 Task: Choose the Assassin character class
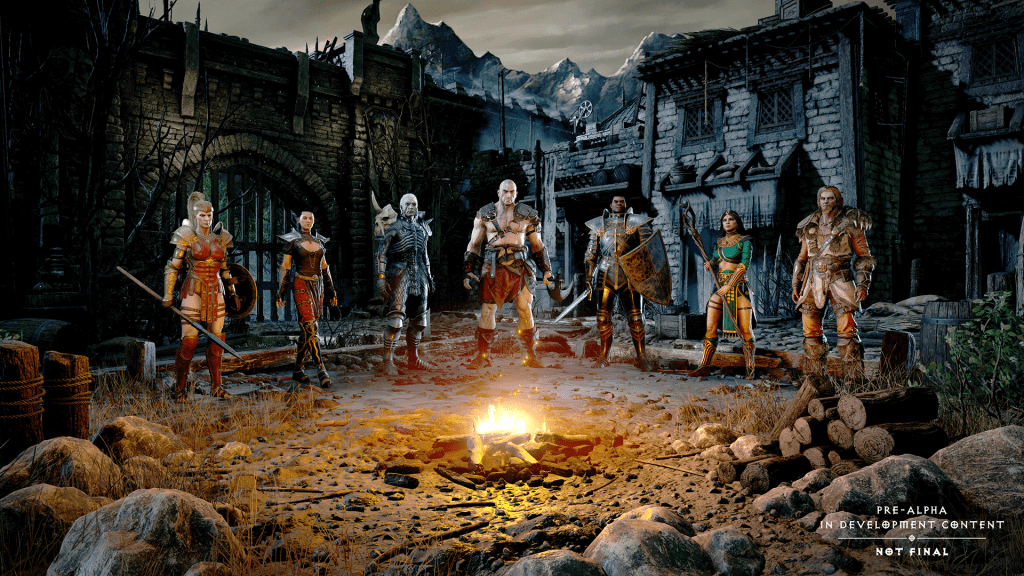(305, 290)
